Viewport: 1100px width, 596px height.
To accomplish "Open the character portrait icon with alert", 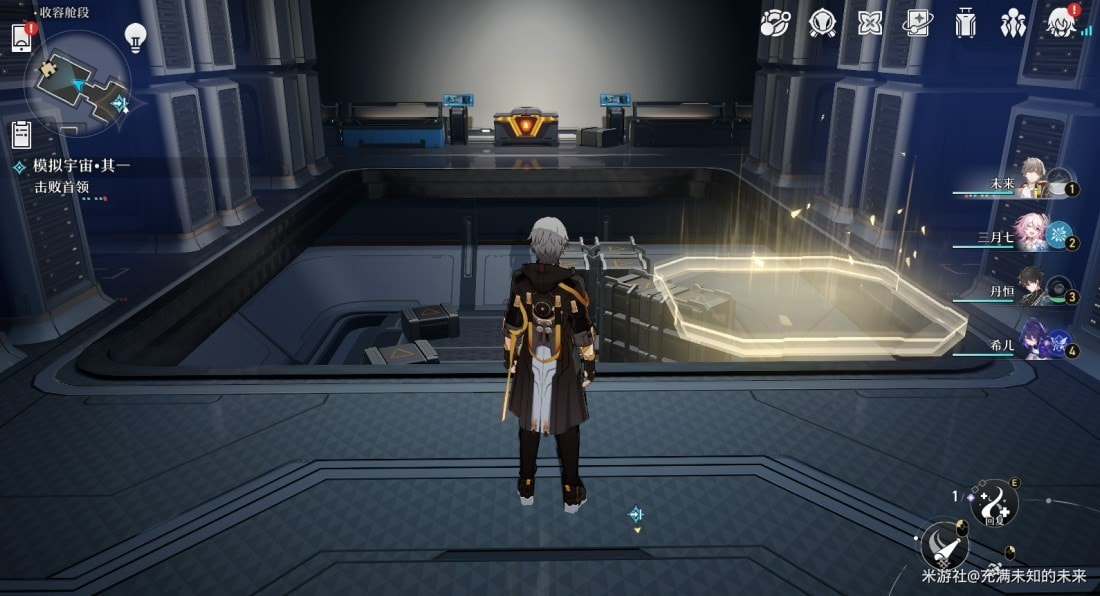I will tap(1061, 22).
